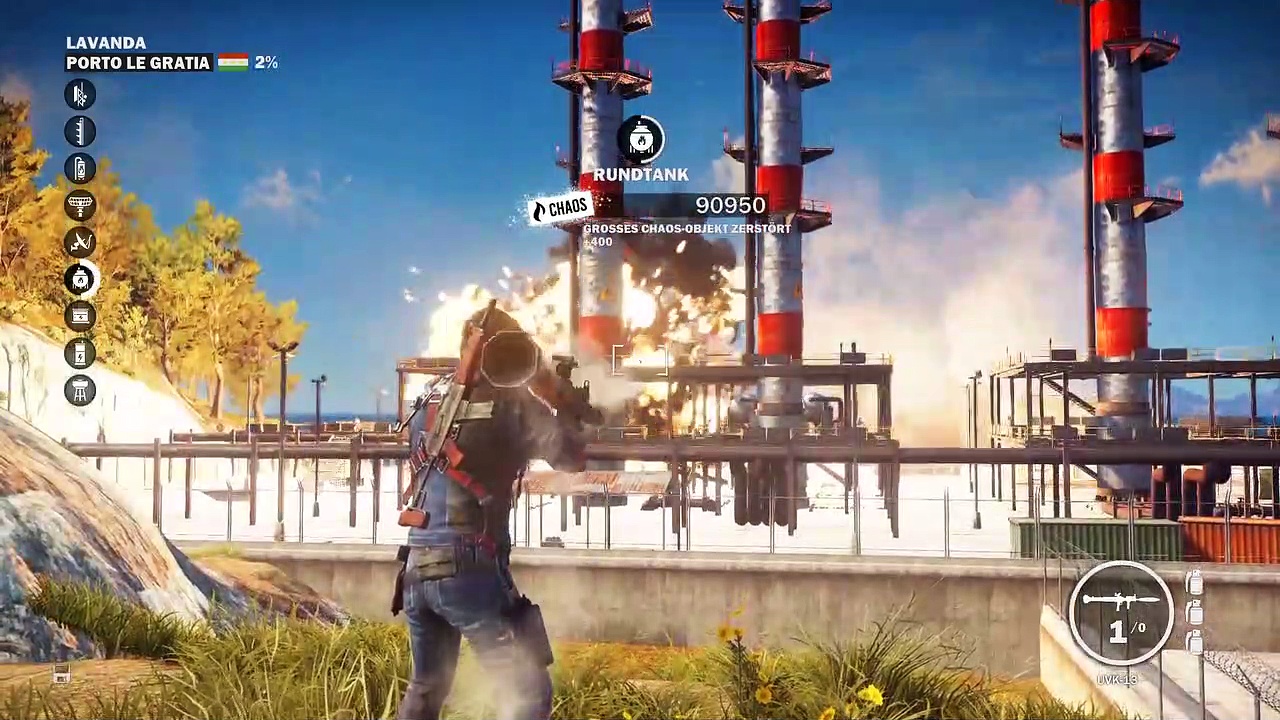Click the fuel tank flame objective icon
The height and width of the screenshot is (720, 1280).
click(x=80, y=168)
